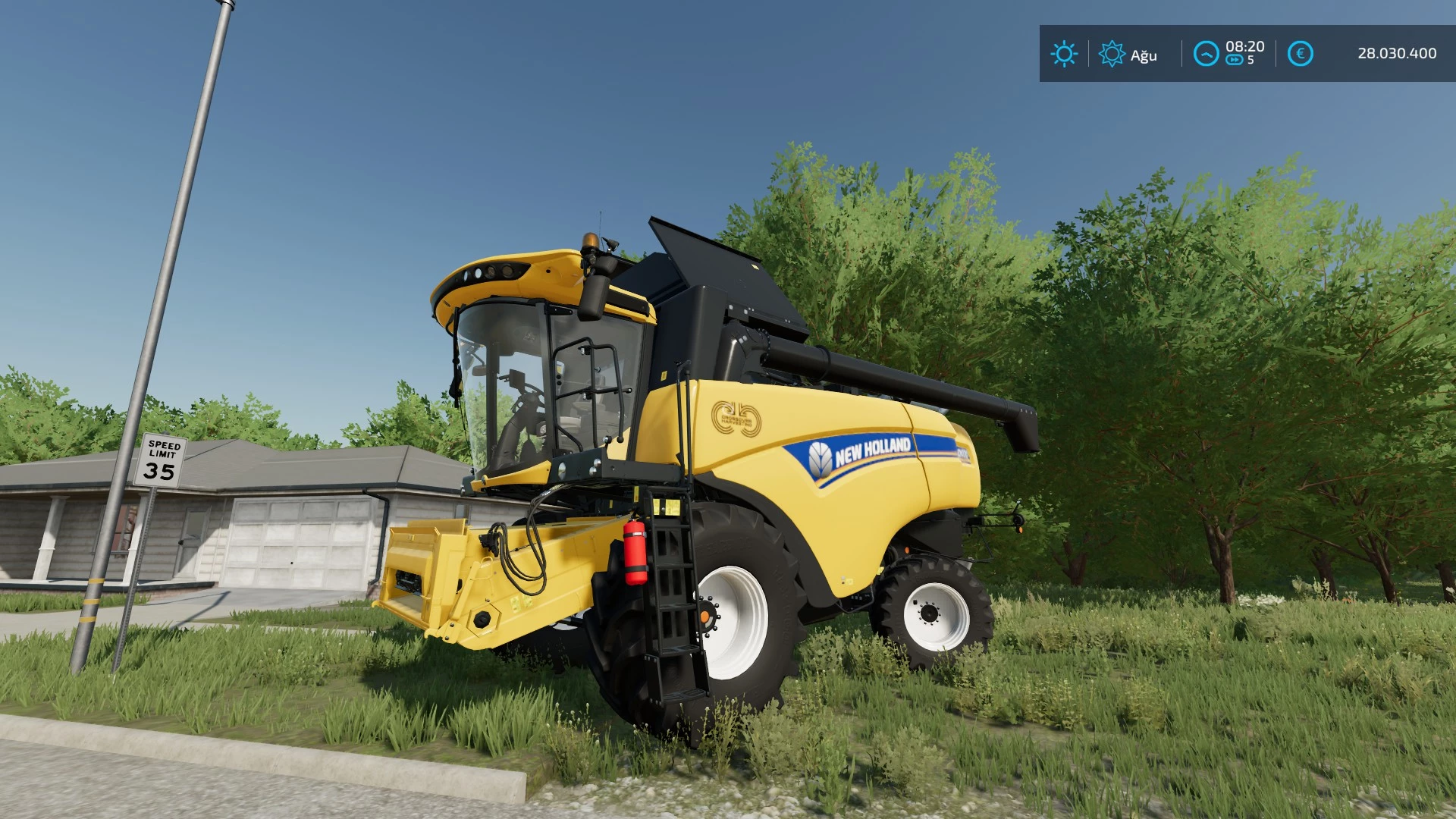Click the weather forecast star icon
Image resolution: width=1456 pixels, height=819 pixels.
point(1112,54)
